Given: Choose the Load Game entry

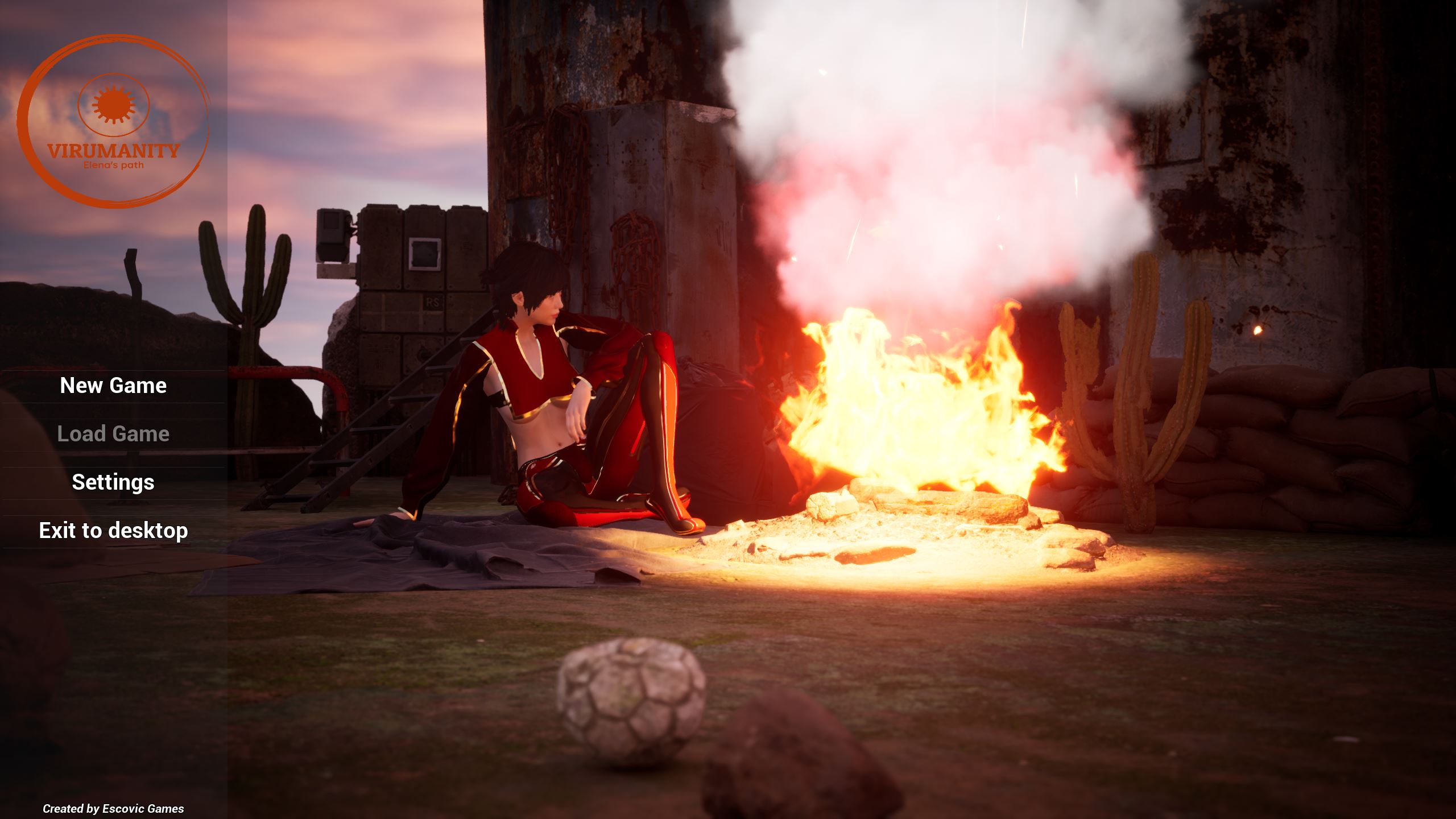Looking at the screenshot, I should coord(113,434).
